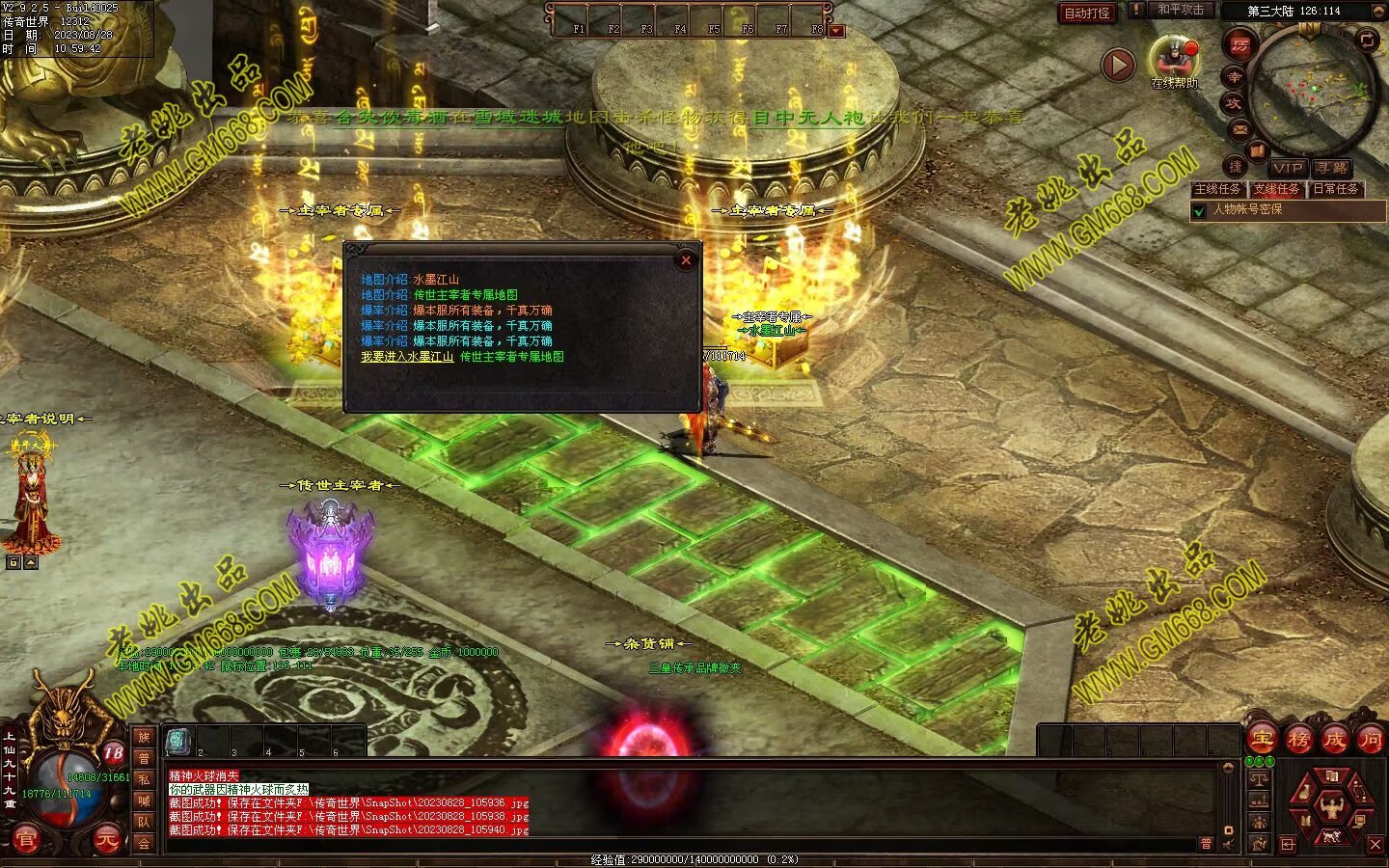Close the 水墨江山 map info dialog
This screenshot has height=868, width=1389.
(686, 259)
